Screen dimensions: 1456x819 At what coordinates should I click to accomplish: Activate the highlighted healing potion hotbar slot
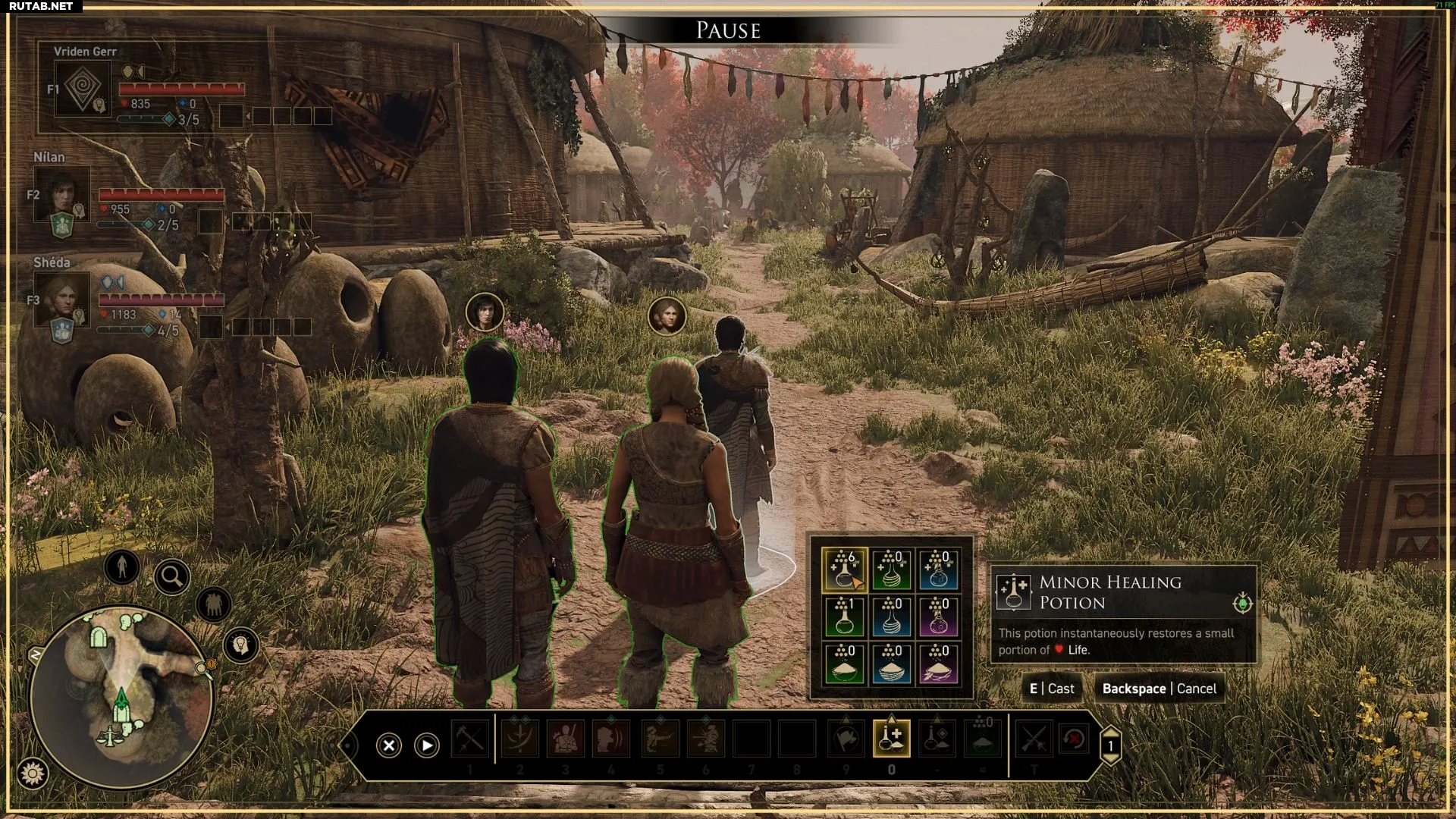891,739
